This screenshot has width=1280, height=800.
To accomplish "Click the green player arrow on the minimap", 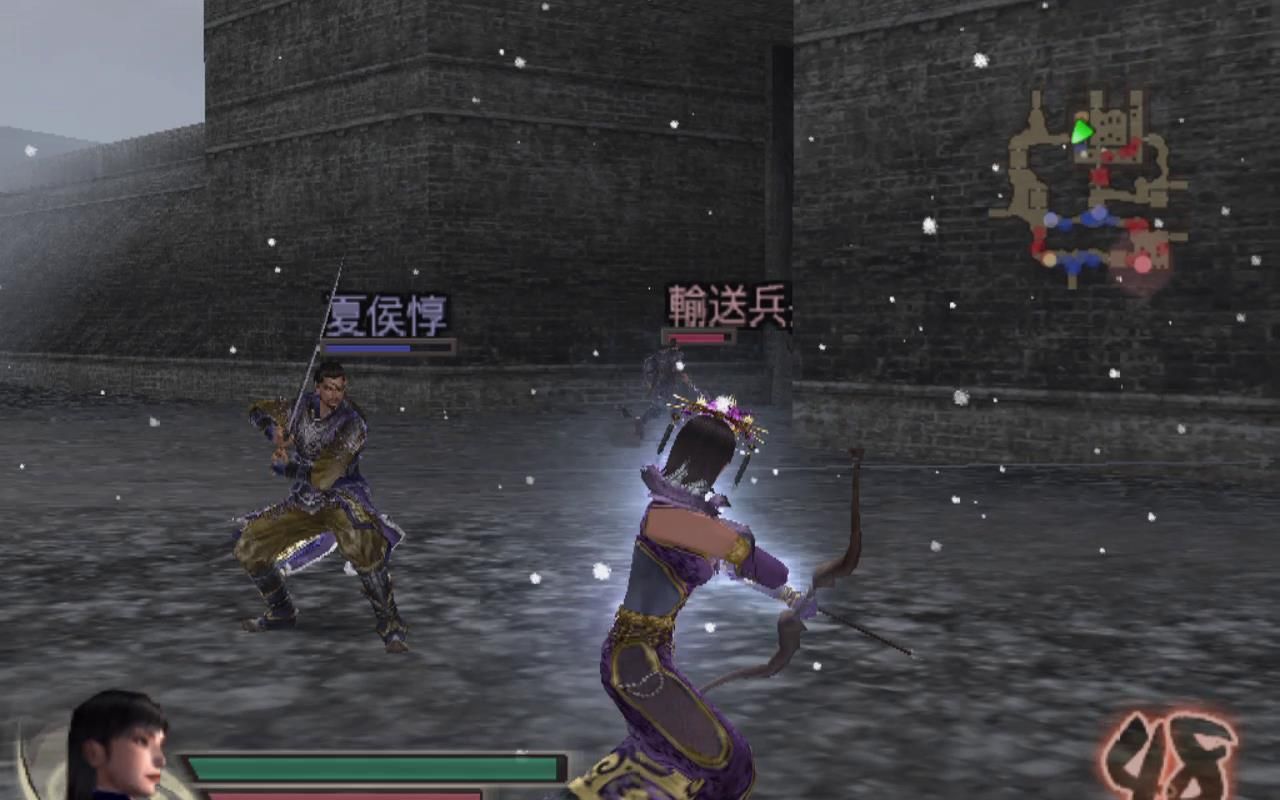I will pyautogui.click(x=1082, y=130).
